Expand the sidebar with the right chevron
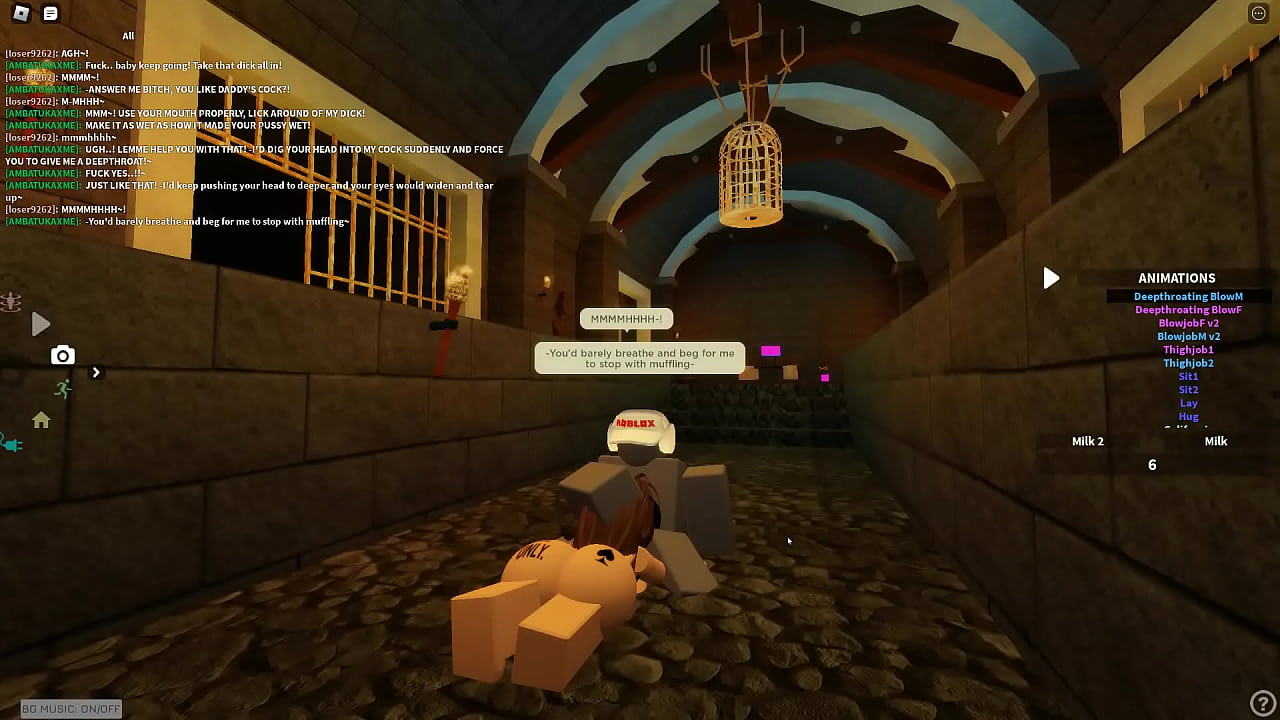Image resolution: width=1280 pixels, height=720 pixels. pyautogui.click(x=96, y=371)
